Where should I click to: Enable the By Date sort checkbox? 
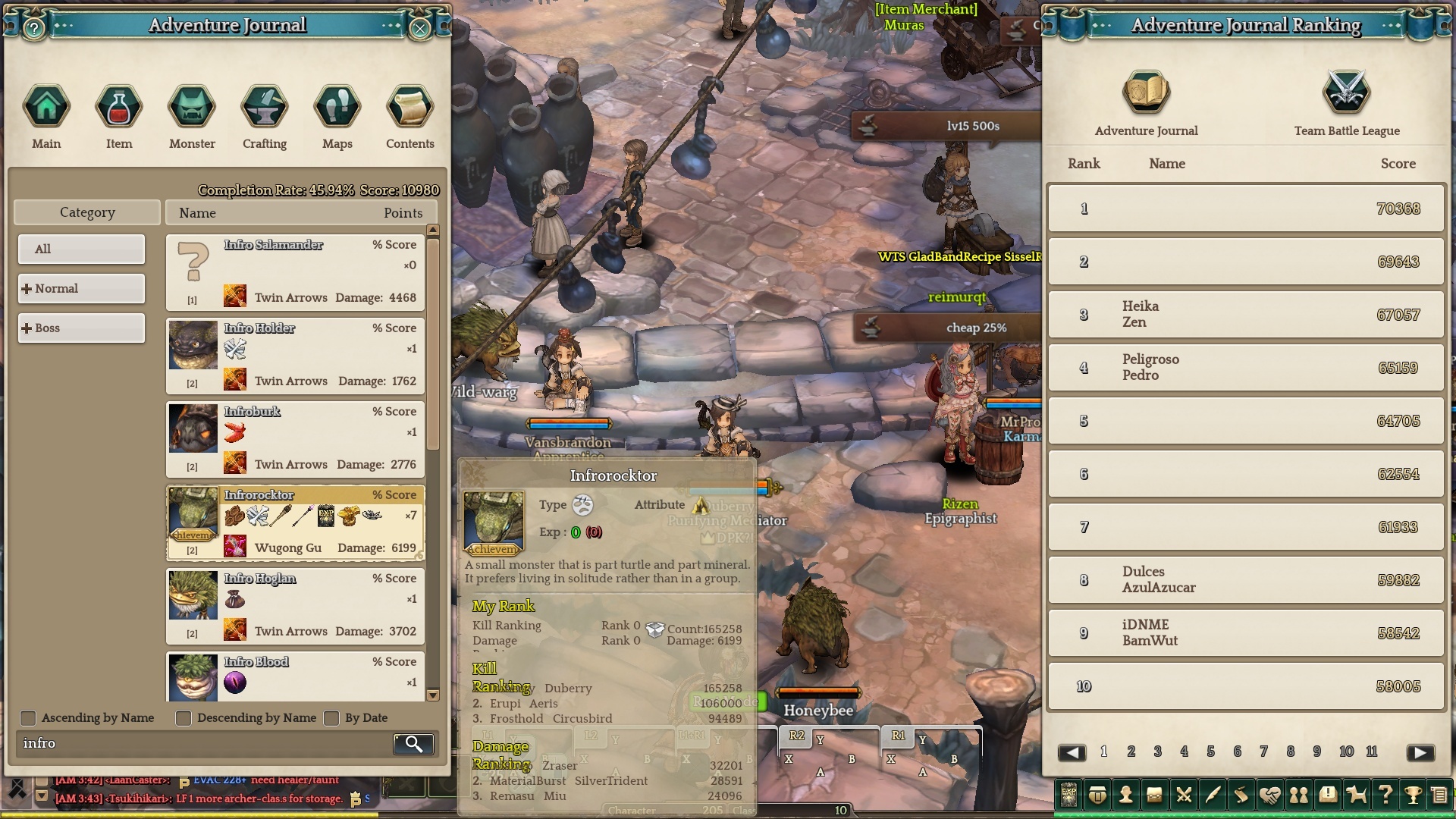pyautogui.click(x=331, y=718)
